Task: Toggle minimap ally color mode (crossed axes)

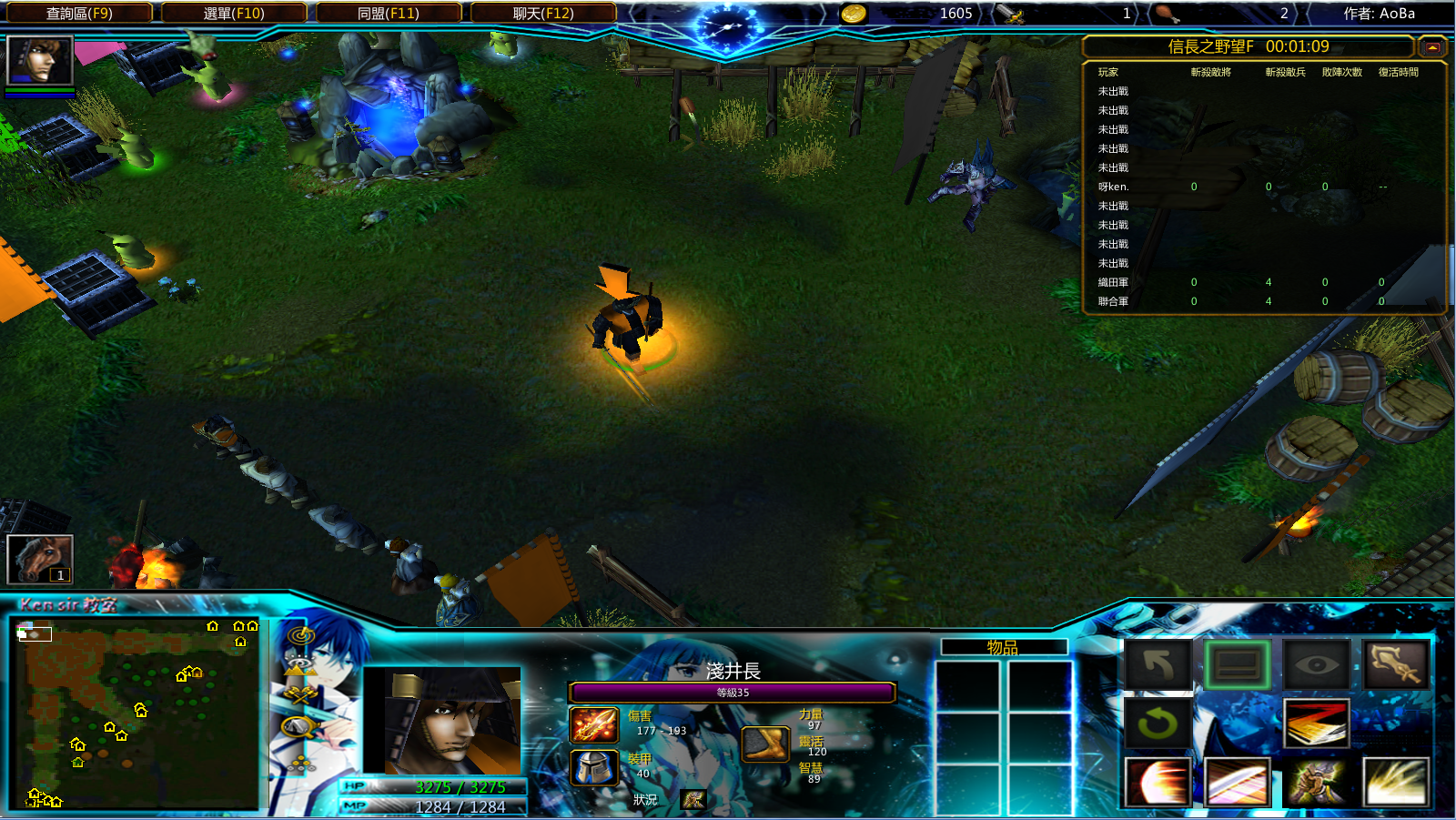Action: pos(299,696)
